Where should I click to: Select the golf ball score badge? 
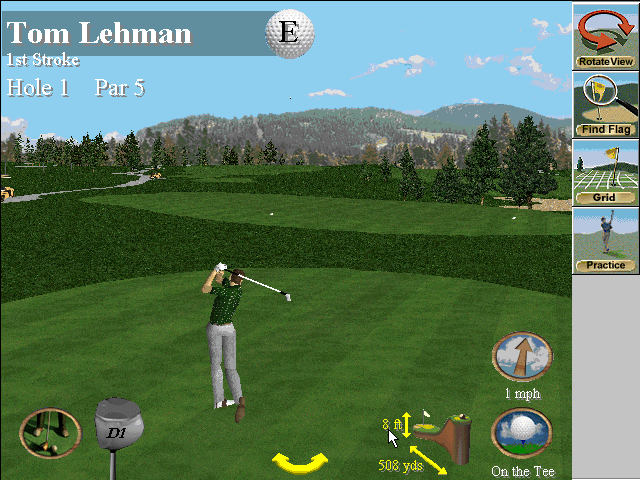289,33
